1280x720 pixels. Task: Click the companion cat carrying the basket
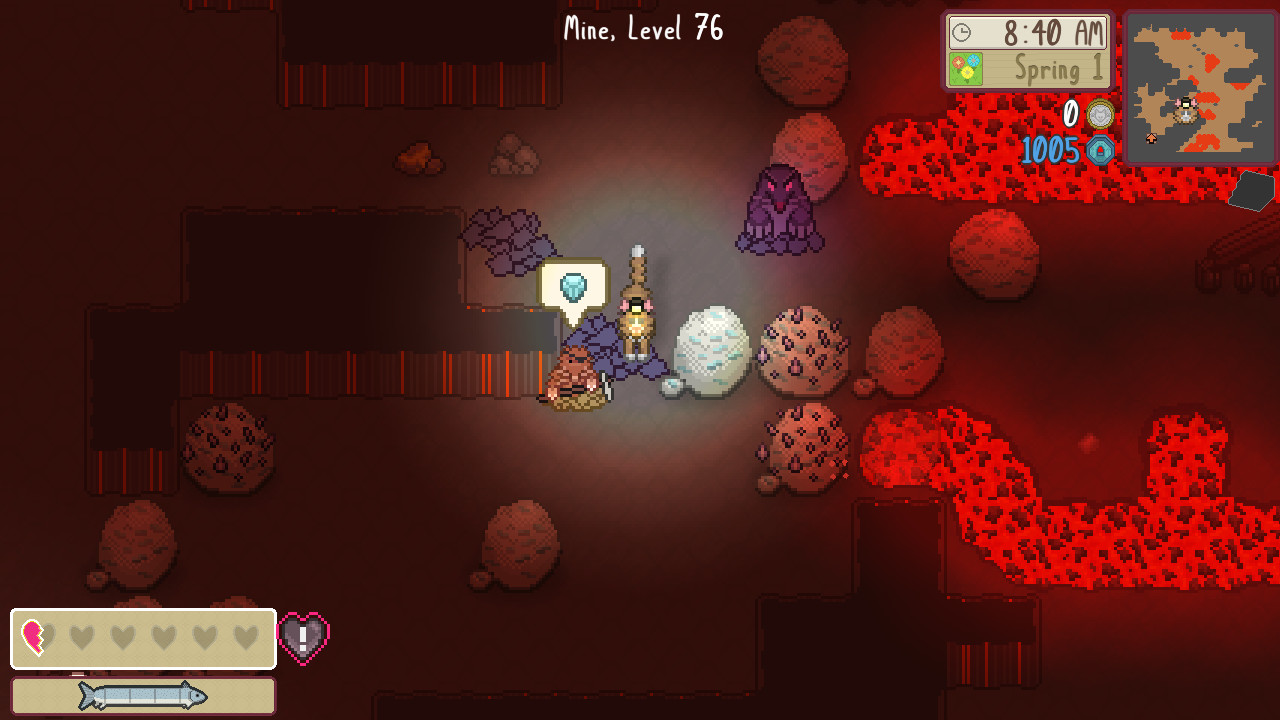[577, 380]
